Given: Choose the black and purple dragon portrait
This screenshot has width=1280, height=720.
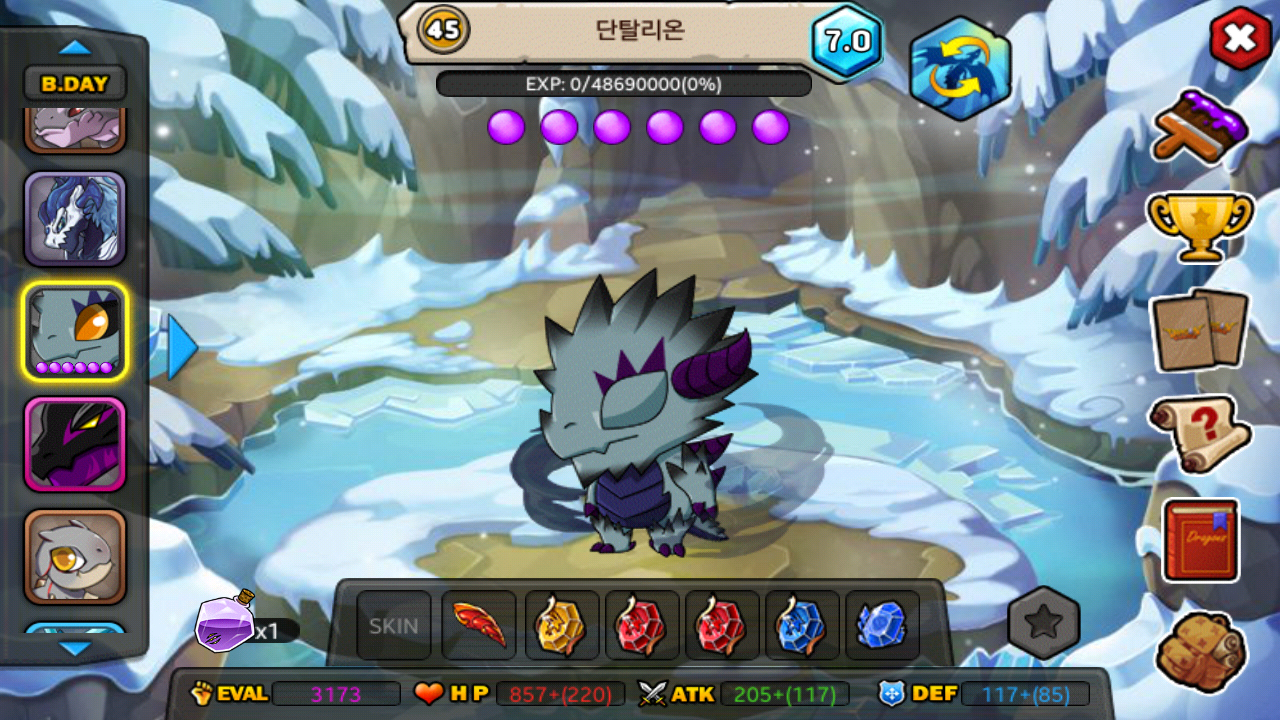Looking at the screenshot, I should pos(75,444).
